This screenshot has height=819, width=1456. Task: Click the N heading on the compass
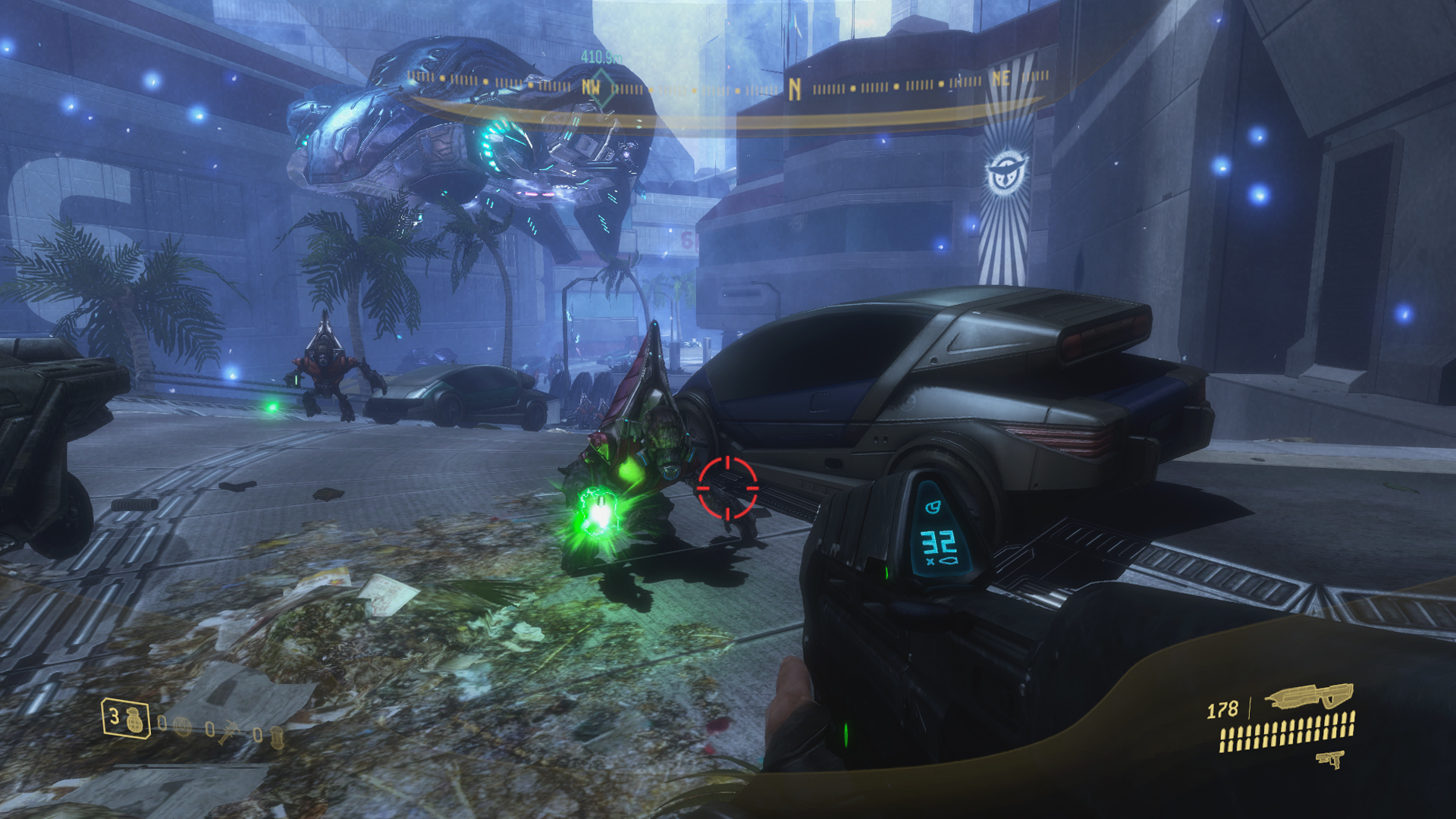click(794, 90)
